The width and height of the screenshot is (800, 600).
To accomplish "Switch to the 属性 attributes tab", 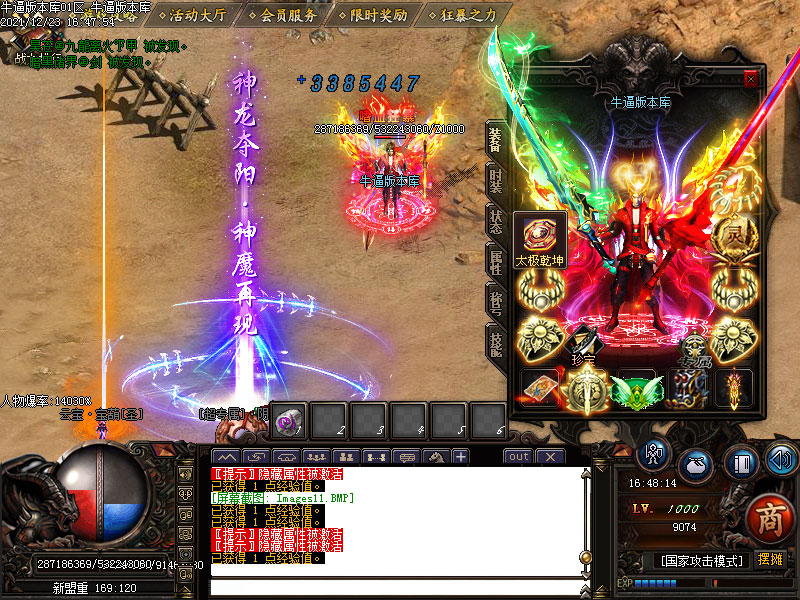I will [495, 262].
